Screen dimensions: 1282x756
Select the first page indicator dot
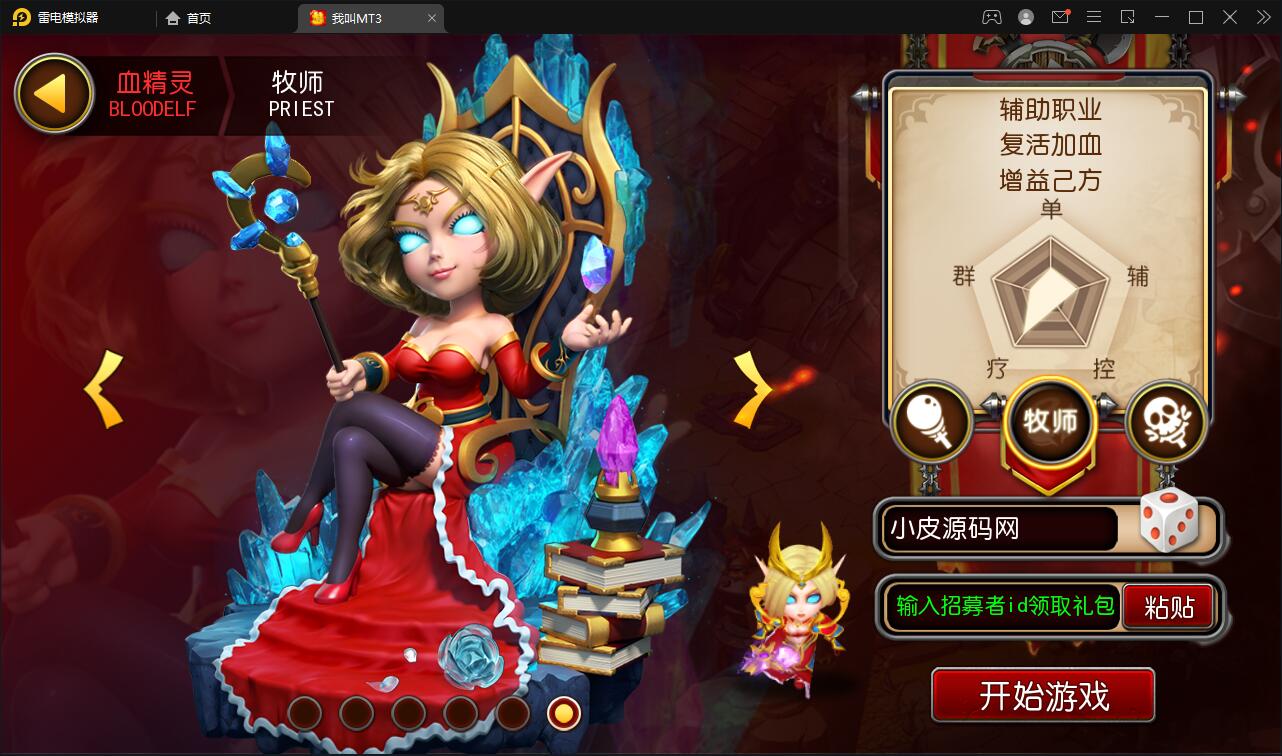click(x=304, y=714)
